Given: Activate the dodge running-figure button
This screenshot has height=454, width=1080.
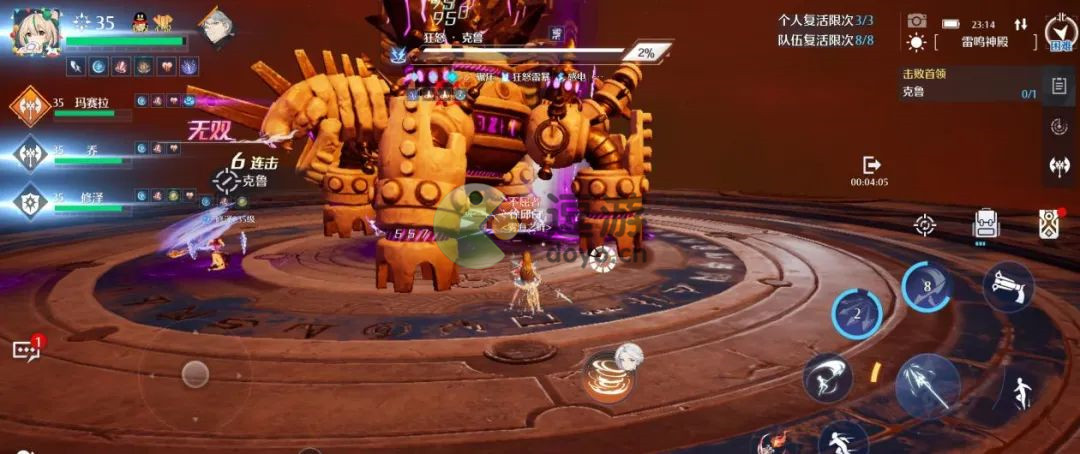Looking at the screenshot, I should click(x=1020, y=392).
